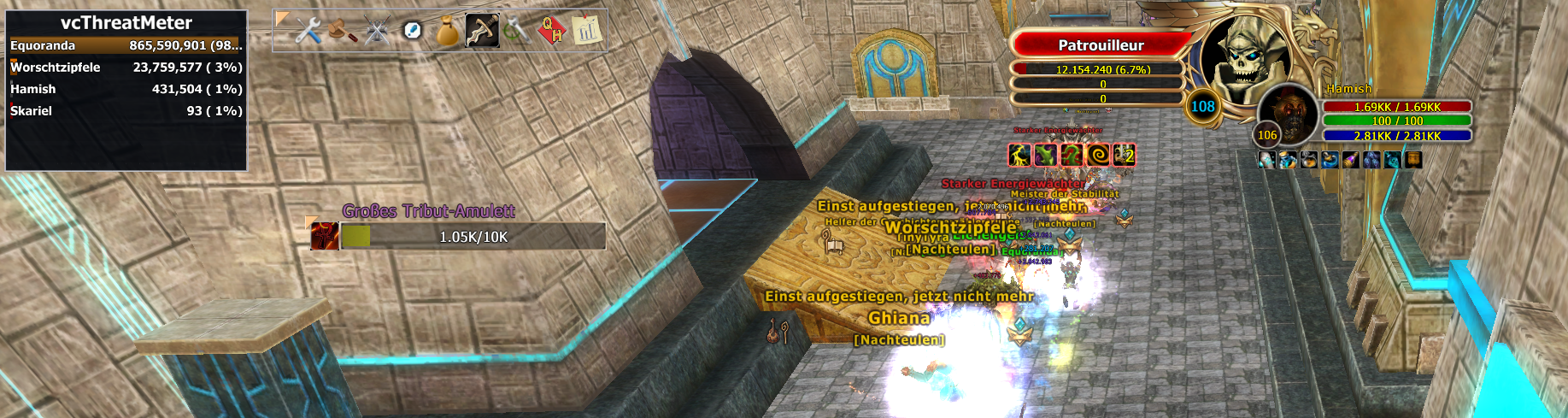
Task: Open the gold money bag icon
Action: coord(447,32)
